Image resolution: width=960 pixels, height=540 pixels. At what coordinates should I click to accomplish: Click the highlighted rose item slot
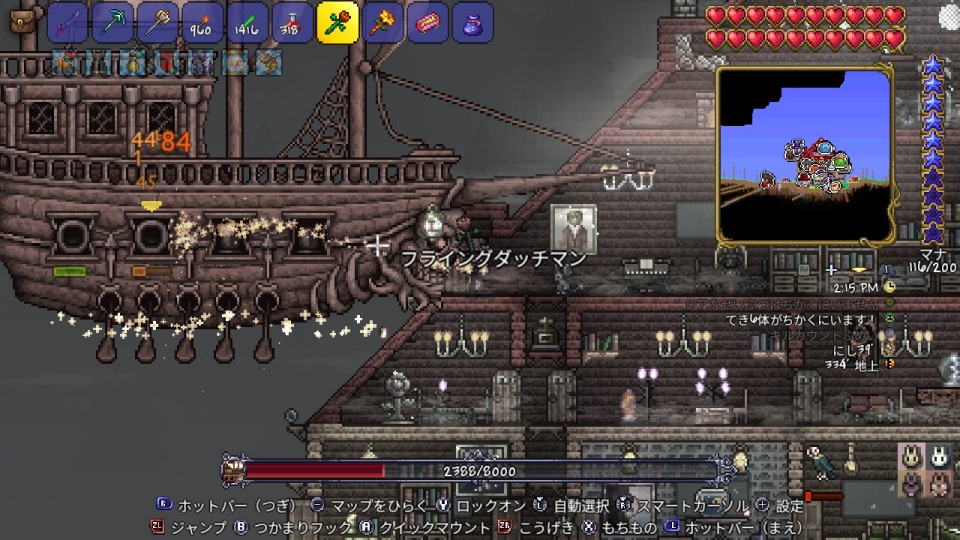coord(338,22)
